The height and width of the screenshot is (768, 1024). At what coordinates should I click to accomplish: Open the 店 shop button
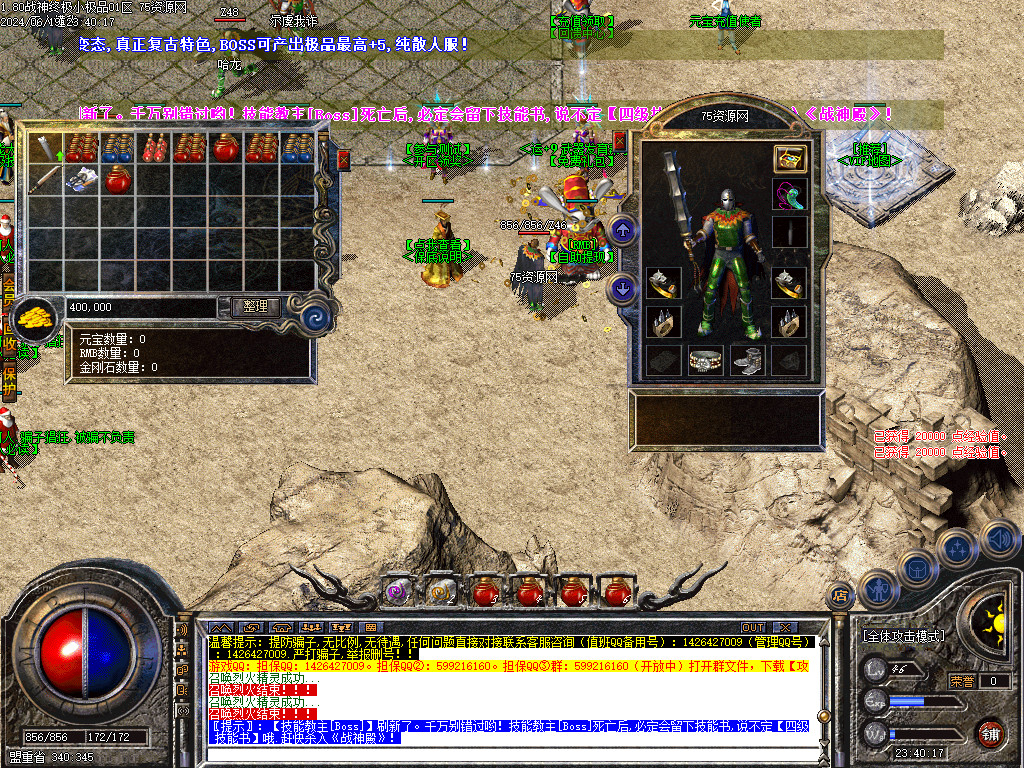[x=840, y=594]
